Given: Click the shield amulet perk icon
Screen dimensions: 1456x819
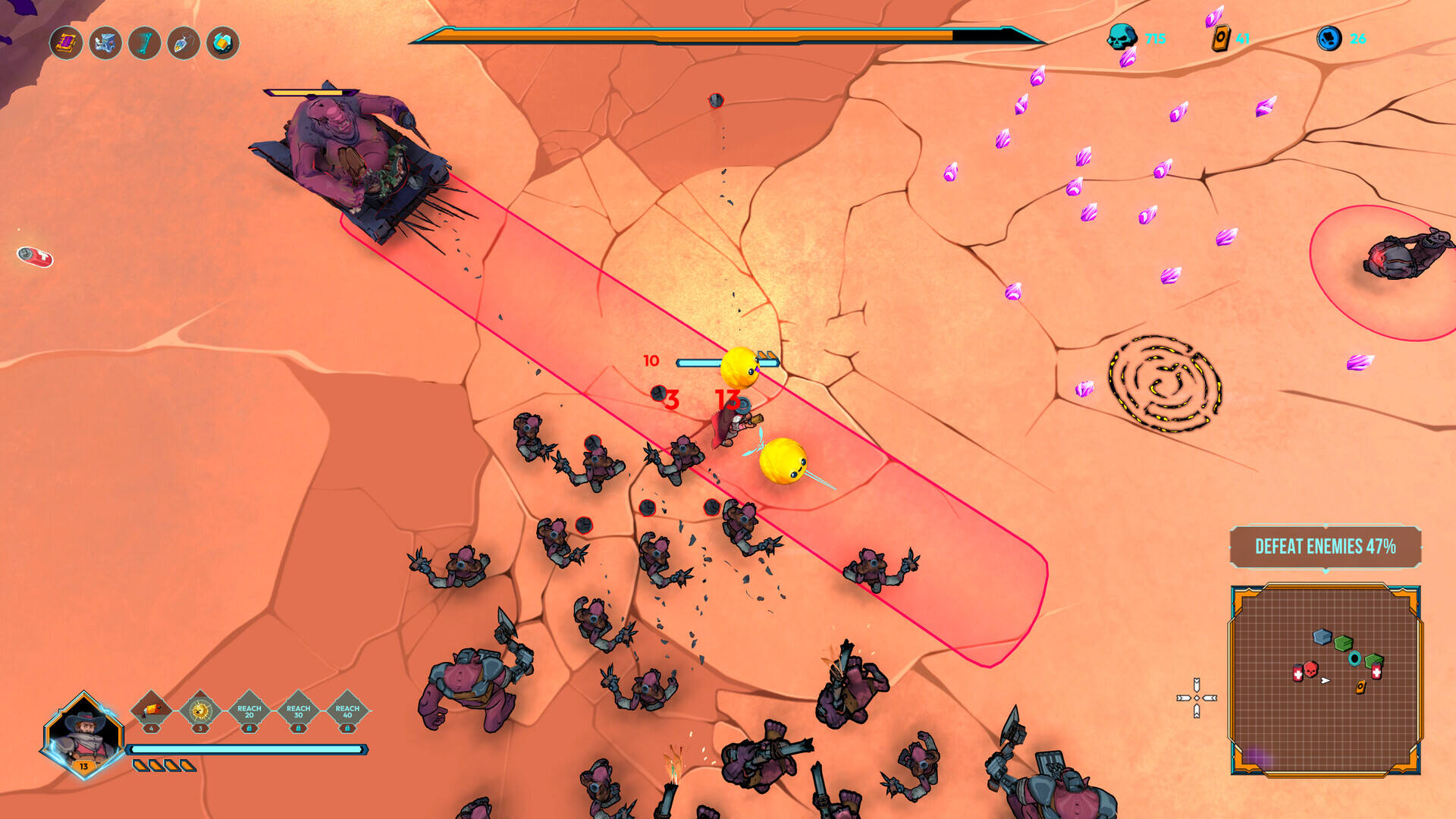Looking at the screenshot, I should tap(184, 42).
